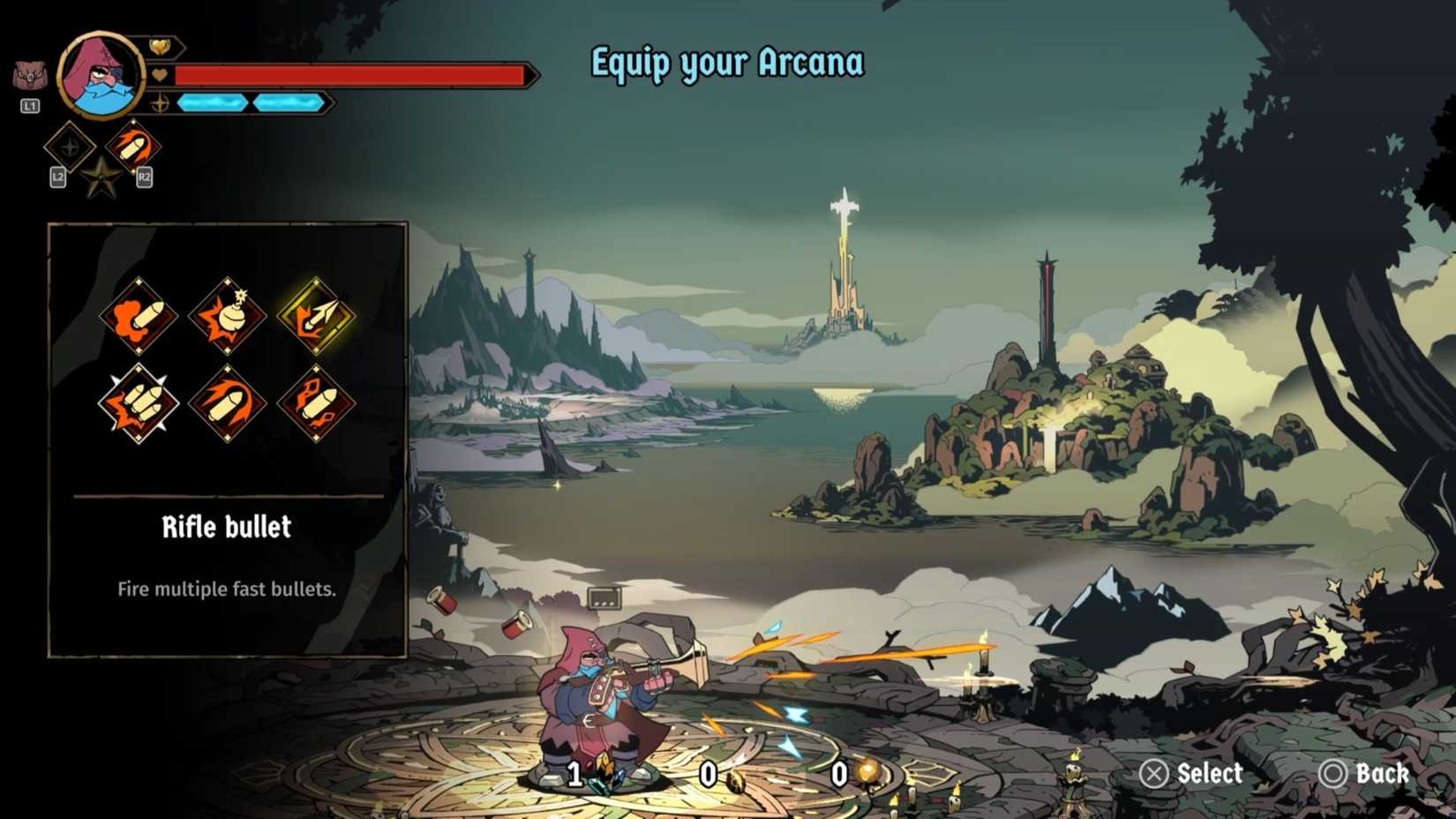Screen dimensions: 1456x819
Task: Select the bomb arcana in the top row
Action: point(228,316)
